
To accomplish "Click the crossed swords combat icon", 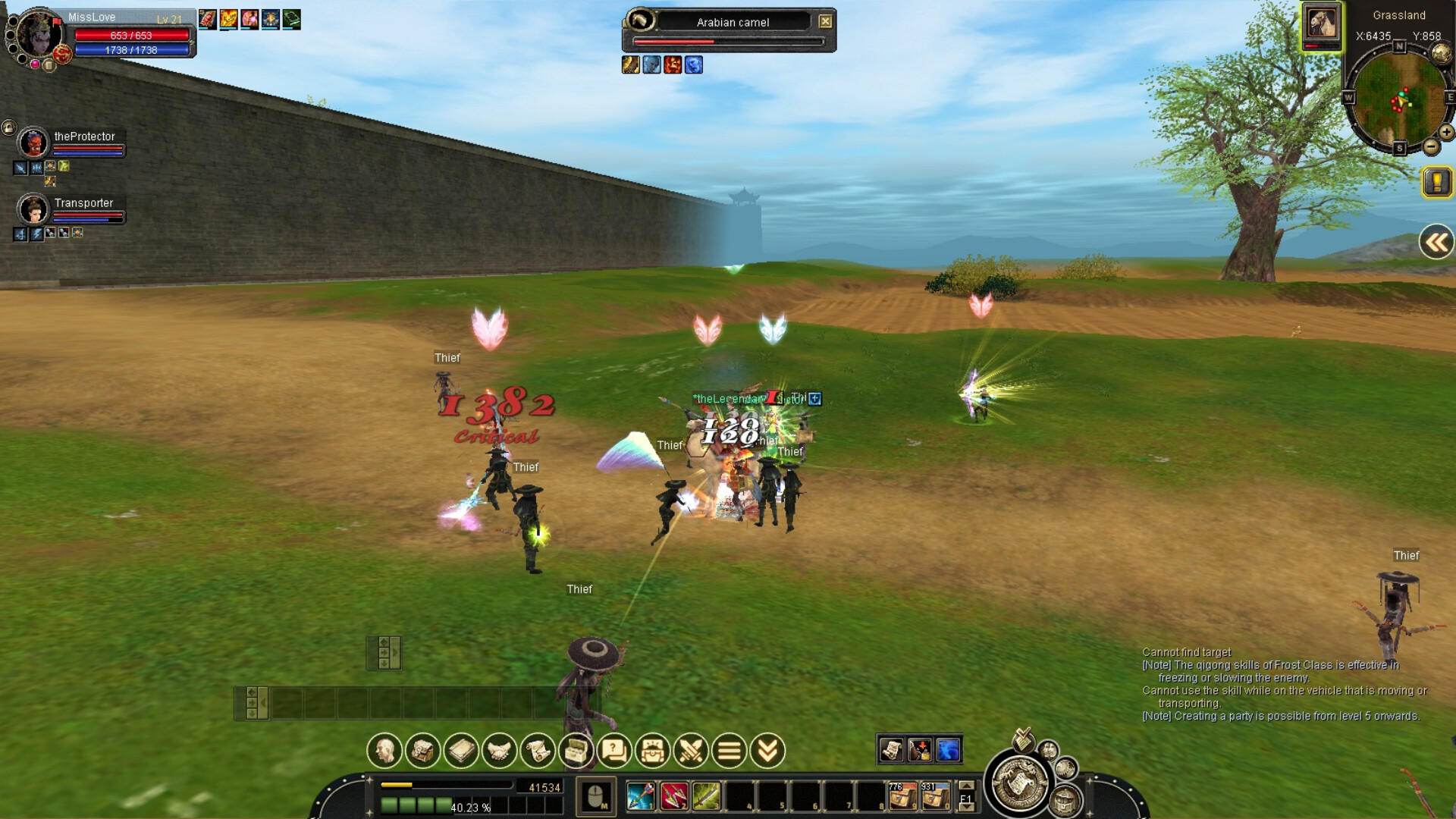I will coord(691,752).
